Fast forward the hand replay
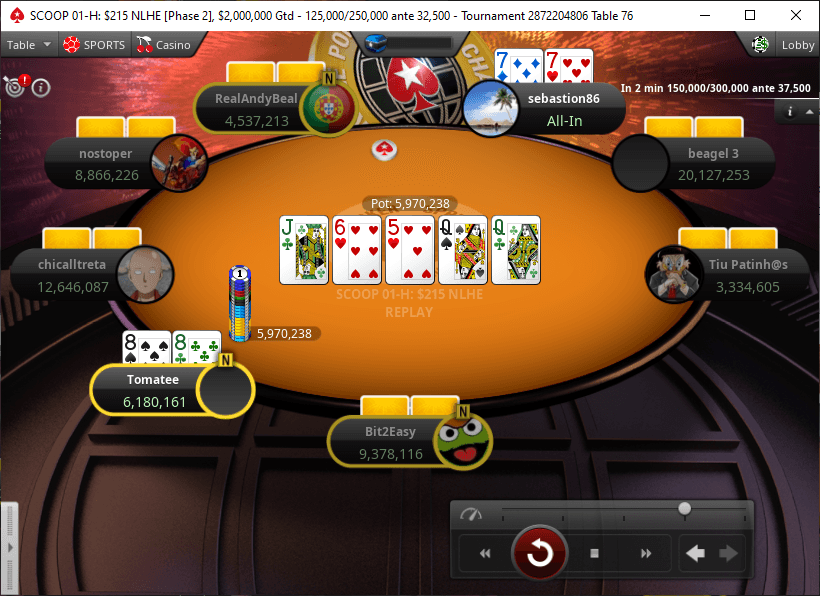This screenshot has width=820, height=596. click(646, 553)
